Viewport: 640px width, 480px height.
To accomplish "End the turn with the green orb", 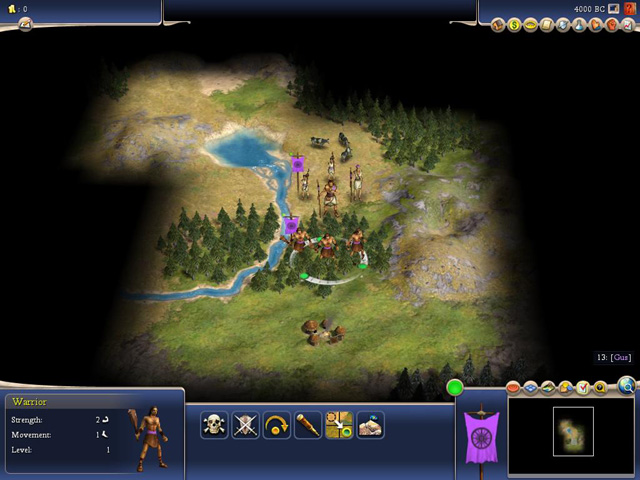I will click(456, 387).
